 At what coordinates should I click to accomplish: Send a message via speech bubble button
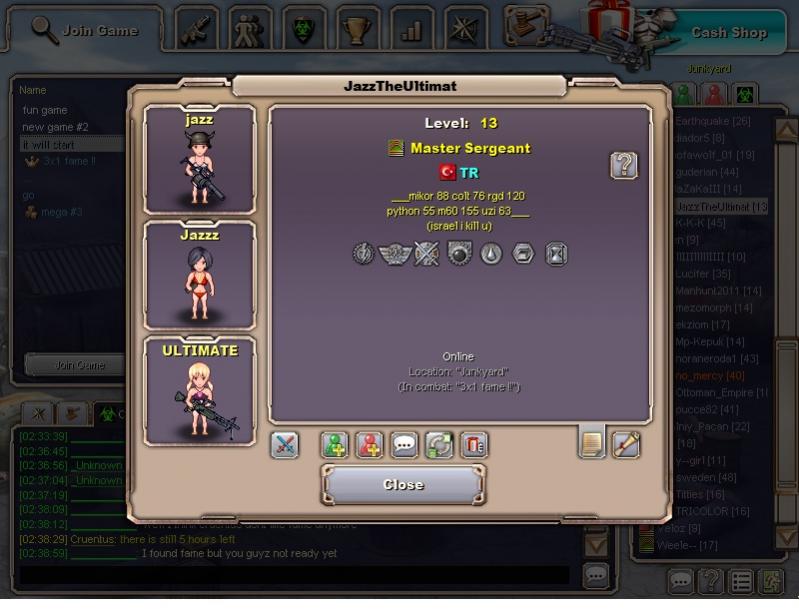coord(404,445)
